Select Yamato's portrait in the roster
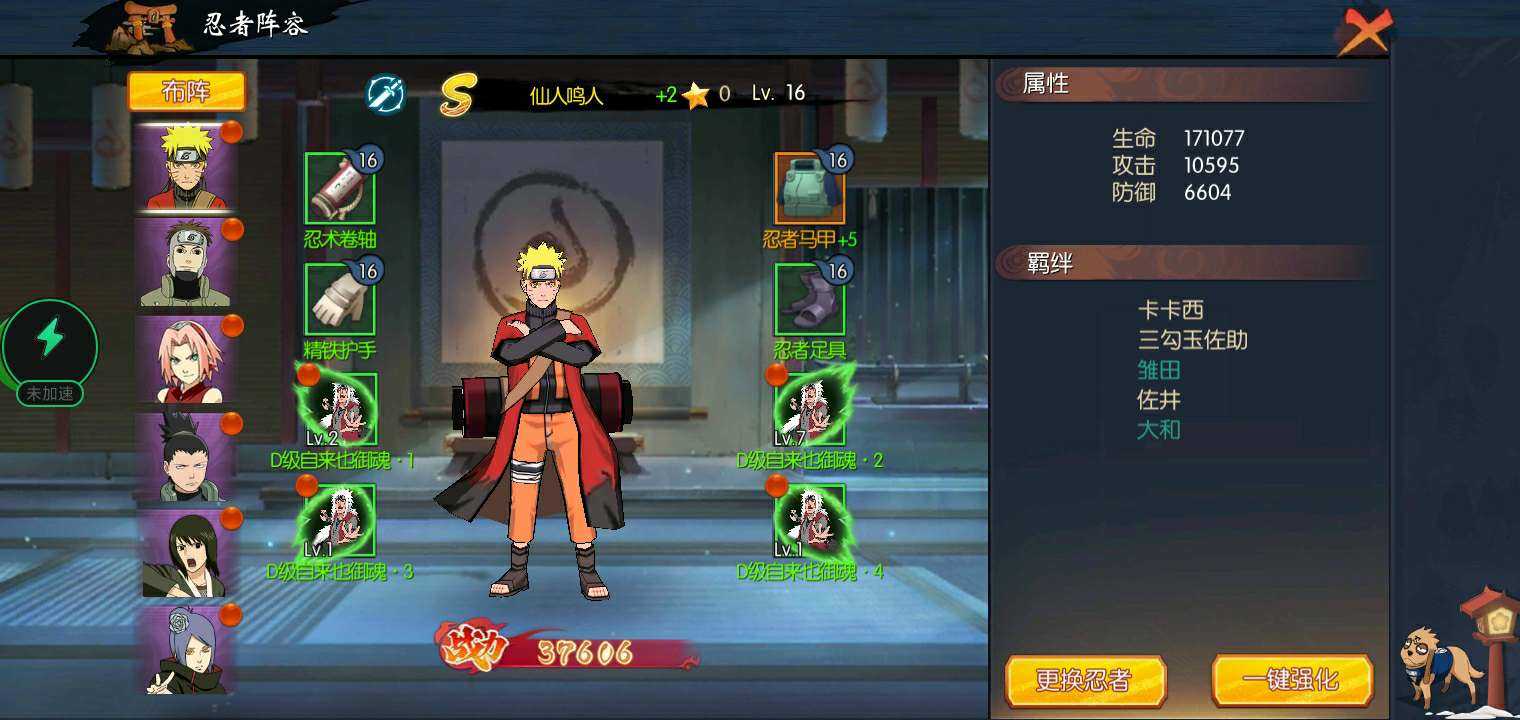 (185, 263)
